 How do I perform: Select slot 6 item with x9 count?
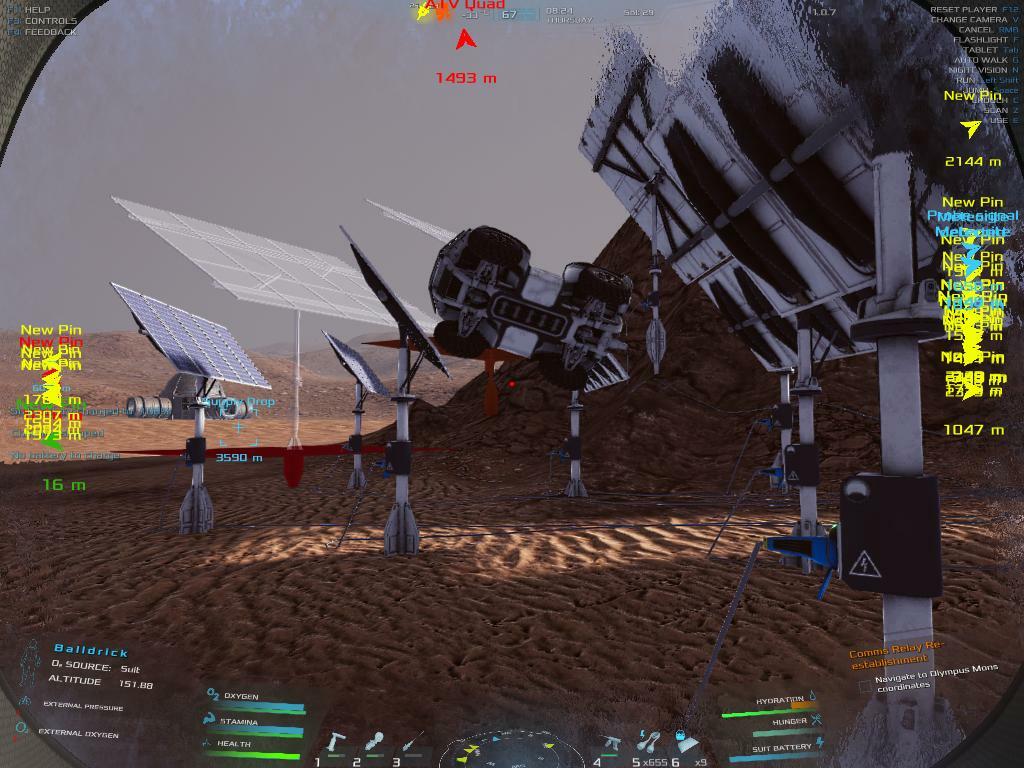pyautogui.click(x=687, y=743)
